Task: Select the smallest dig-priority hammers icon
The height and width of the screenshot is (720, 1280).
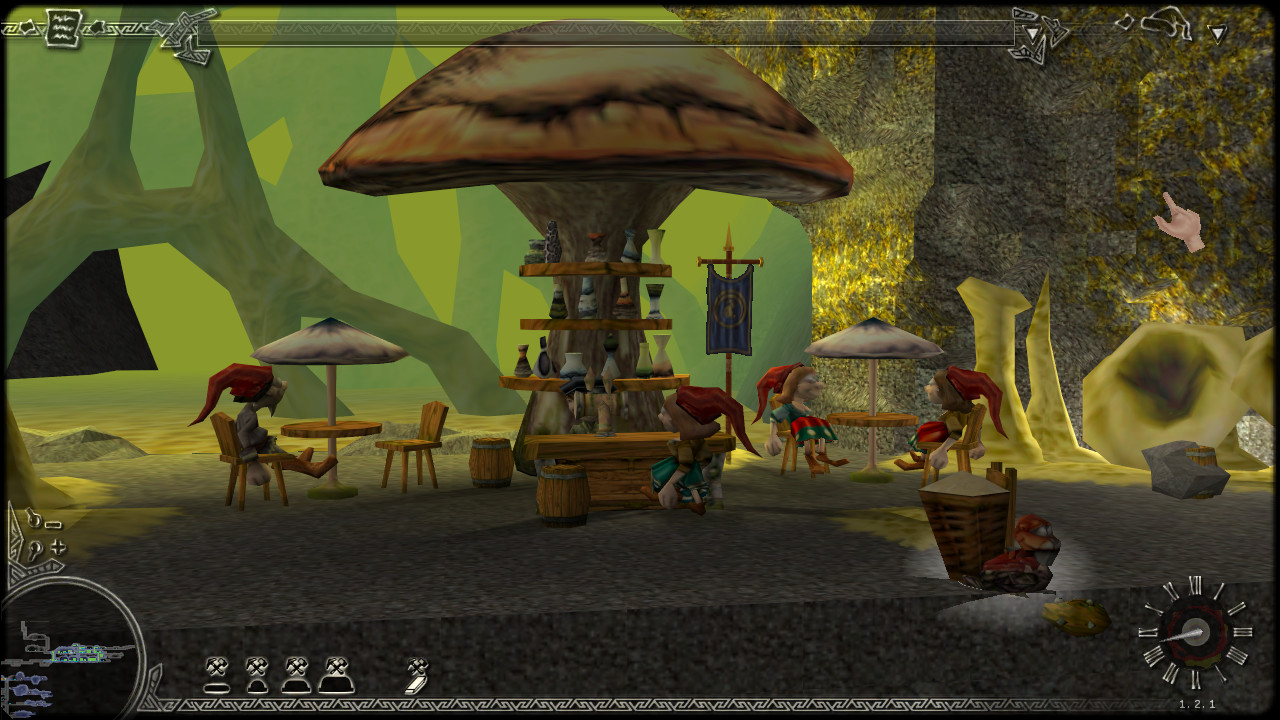Action: (x=217, y=673)
